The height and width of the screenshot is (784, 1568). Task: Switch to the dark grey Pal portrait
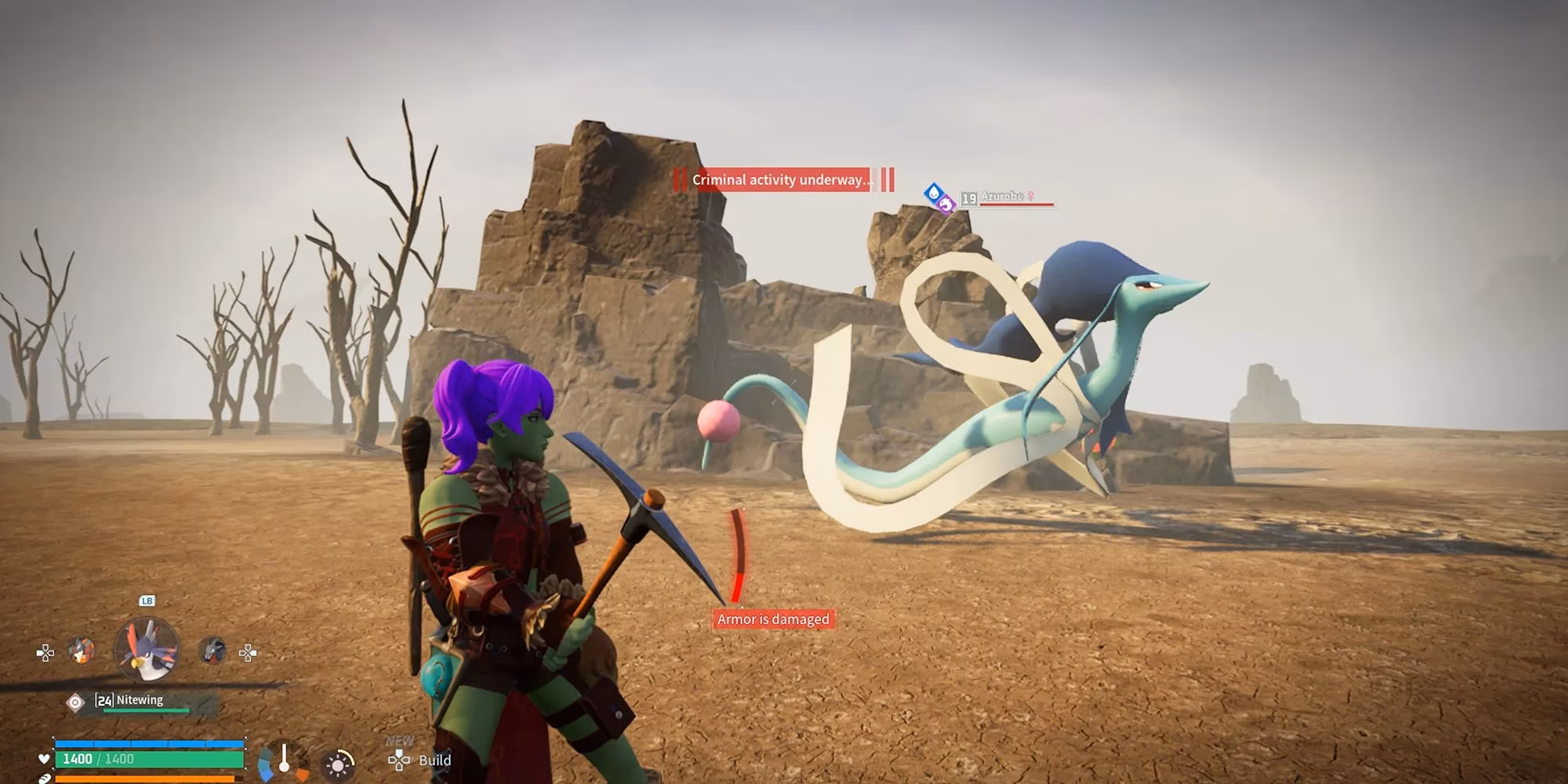pyautogui.click(x=212, y=650)
